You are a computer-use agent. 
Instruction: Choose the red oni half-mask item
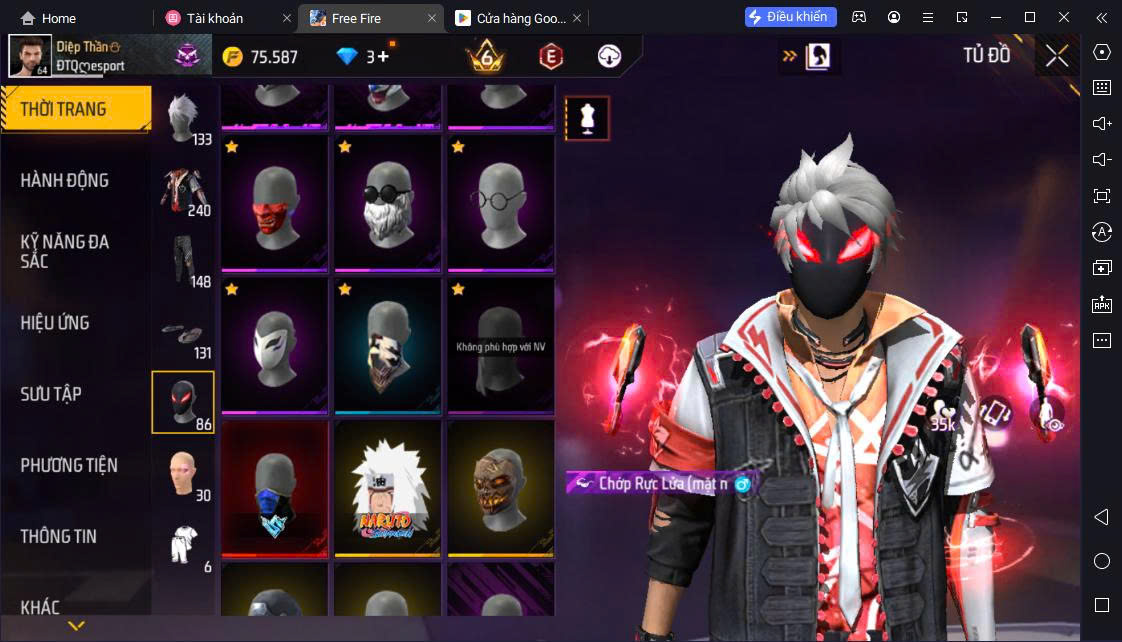[274, 204]
